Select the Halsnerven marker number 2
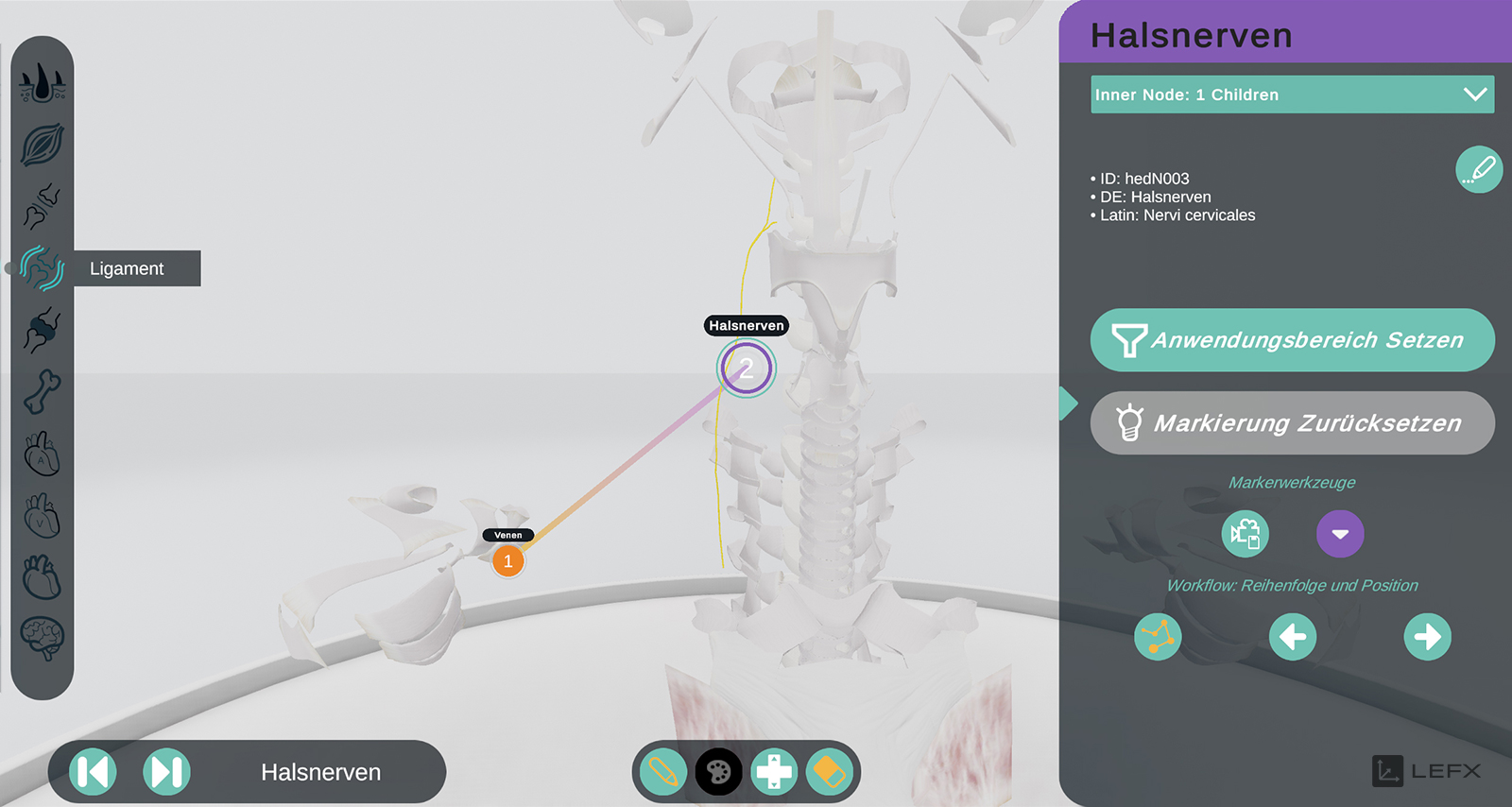Image resolution: width=1512 pixels, height=807 pixels. (x=747, y=369)
